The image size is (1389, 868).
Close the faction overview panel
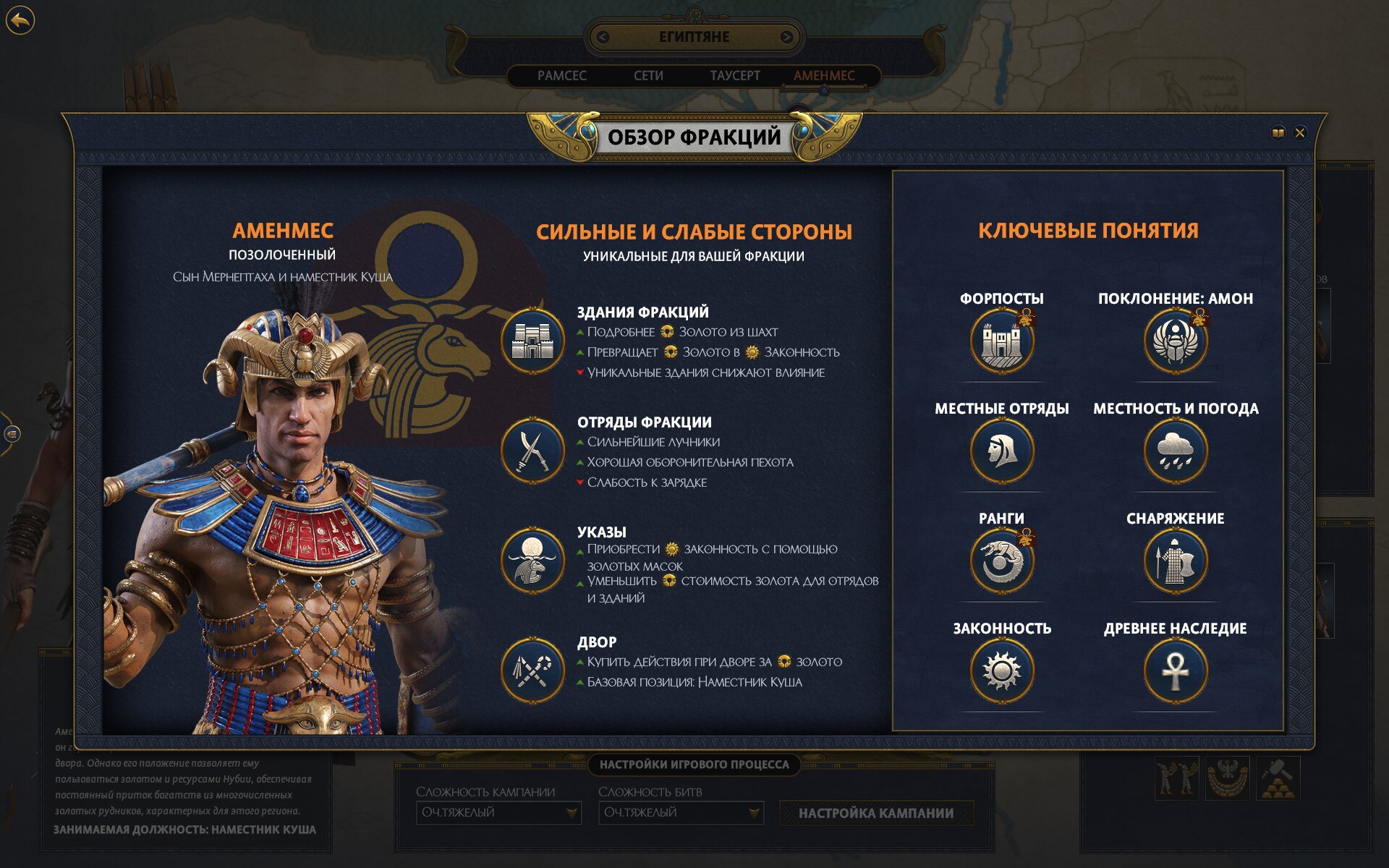tap(1300, 133)
